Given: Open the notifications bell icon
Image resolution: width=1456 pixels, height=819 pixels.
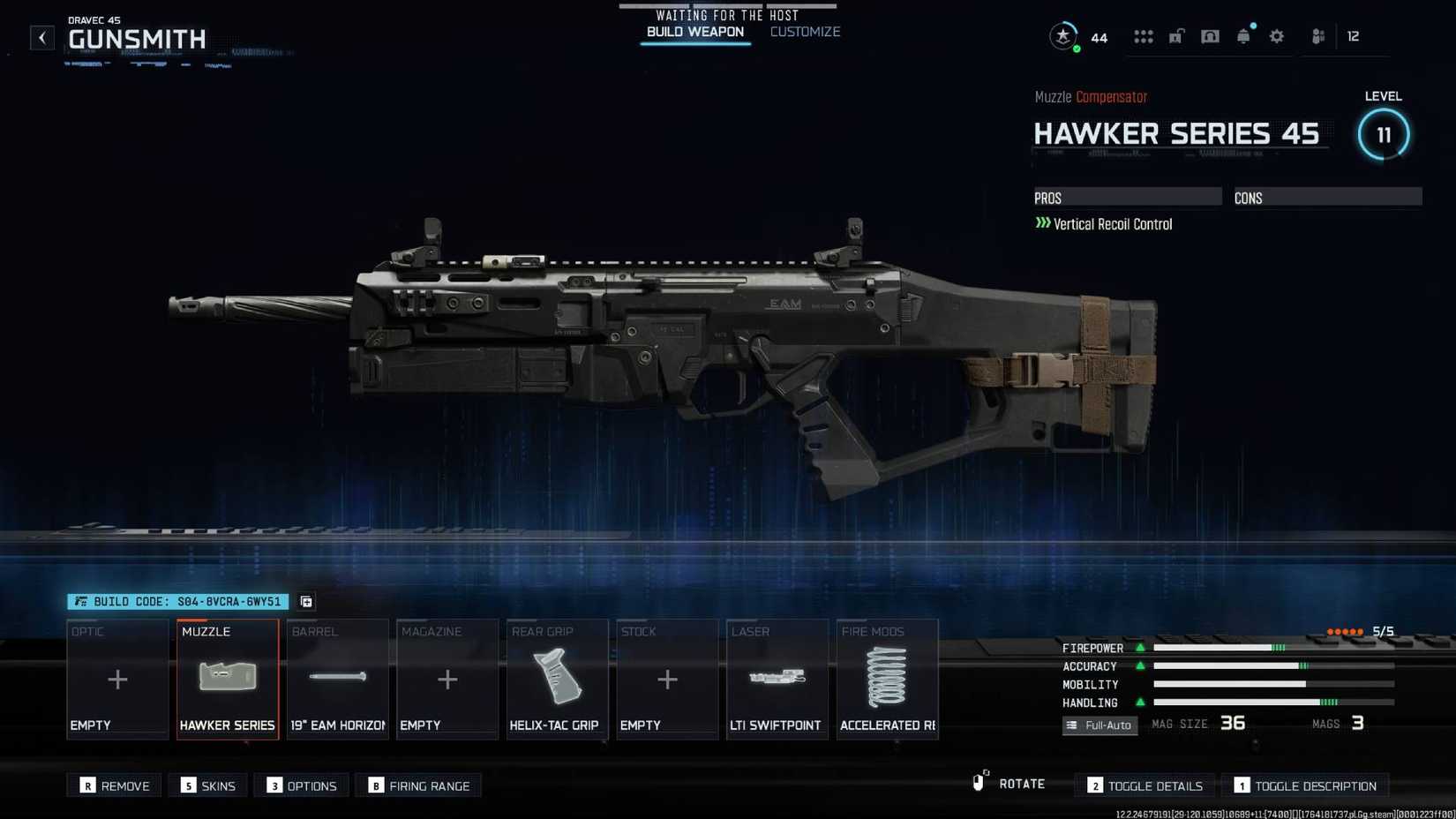Looking at the screenshot, I should point(1243,36).
